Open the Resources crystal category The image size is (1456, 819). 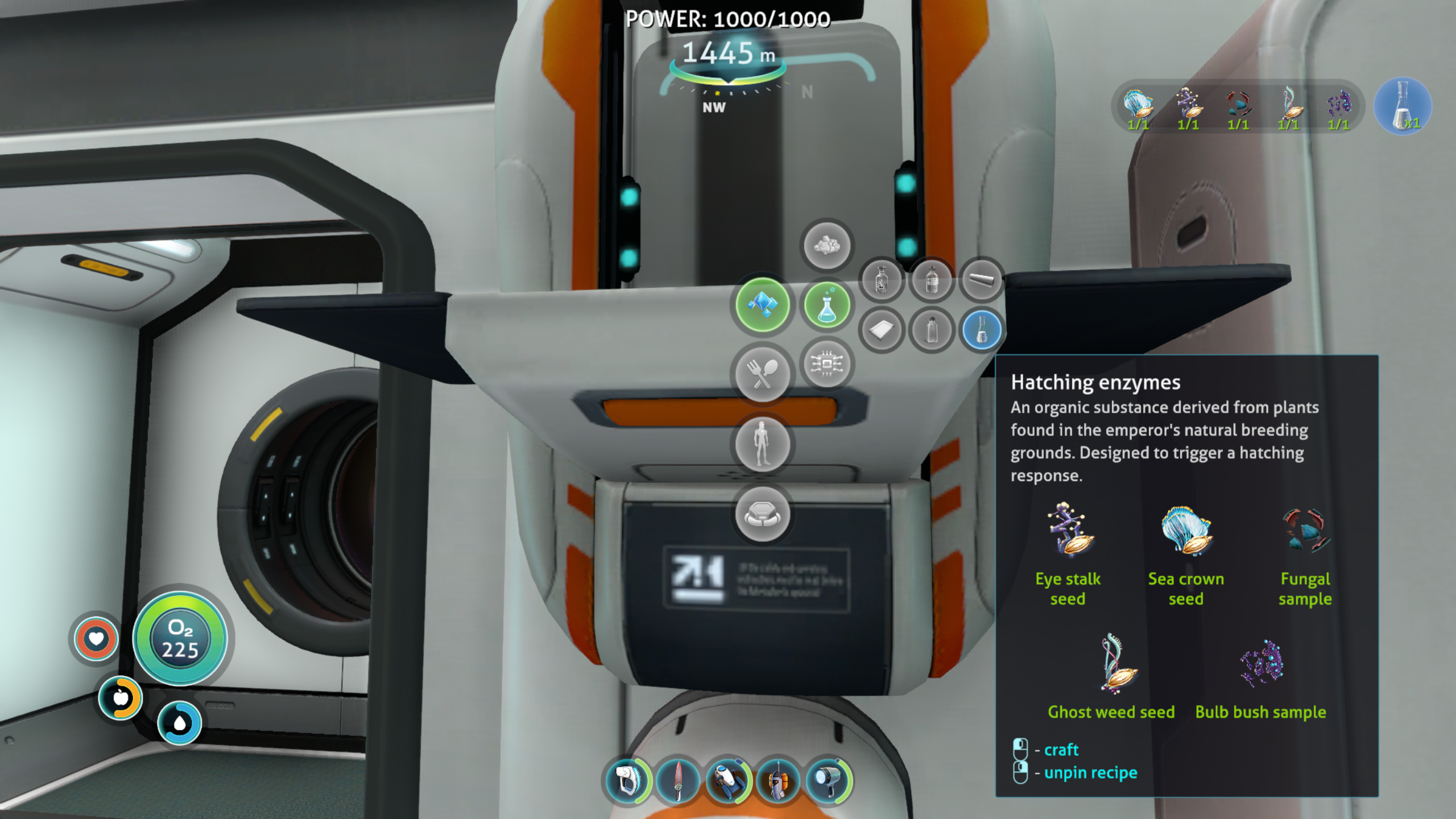click(762, 305)
